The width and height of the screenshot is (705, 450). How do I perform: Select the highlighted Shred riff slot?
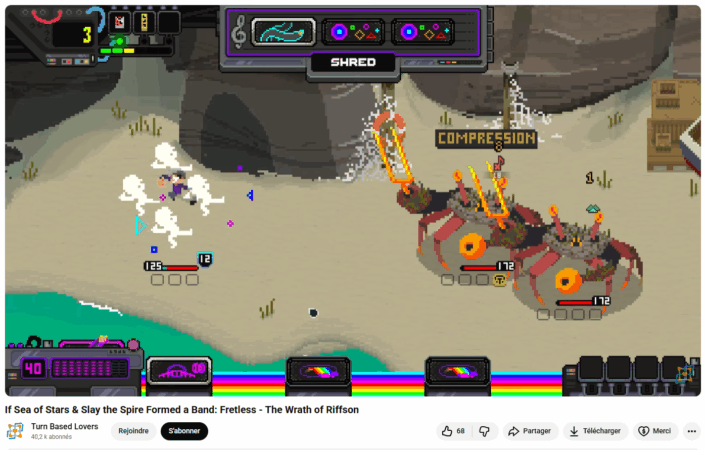point(283,32)
